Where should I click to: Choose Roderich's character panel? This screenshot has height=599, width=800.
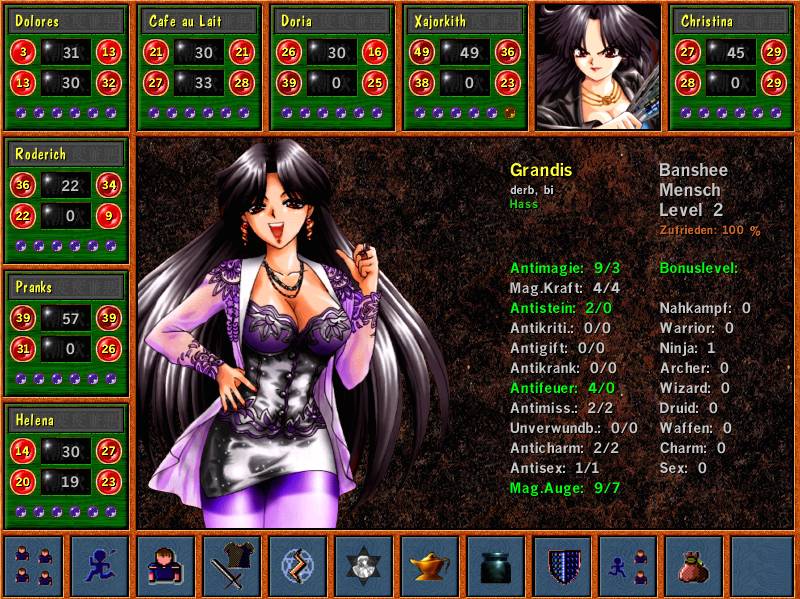[67, 201]
